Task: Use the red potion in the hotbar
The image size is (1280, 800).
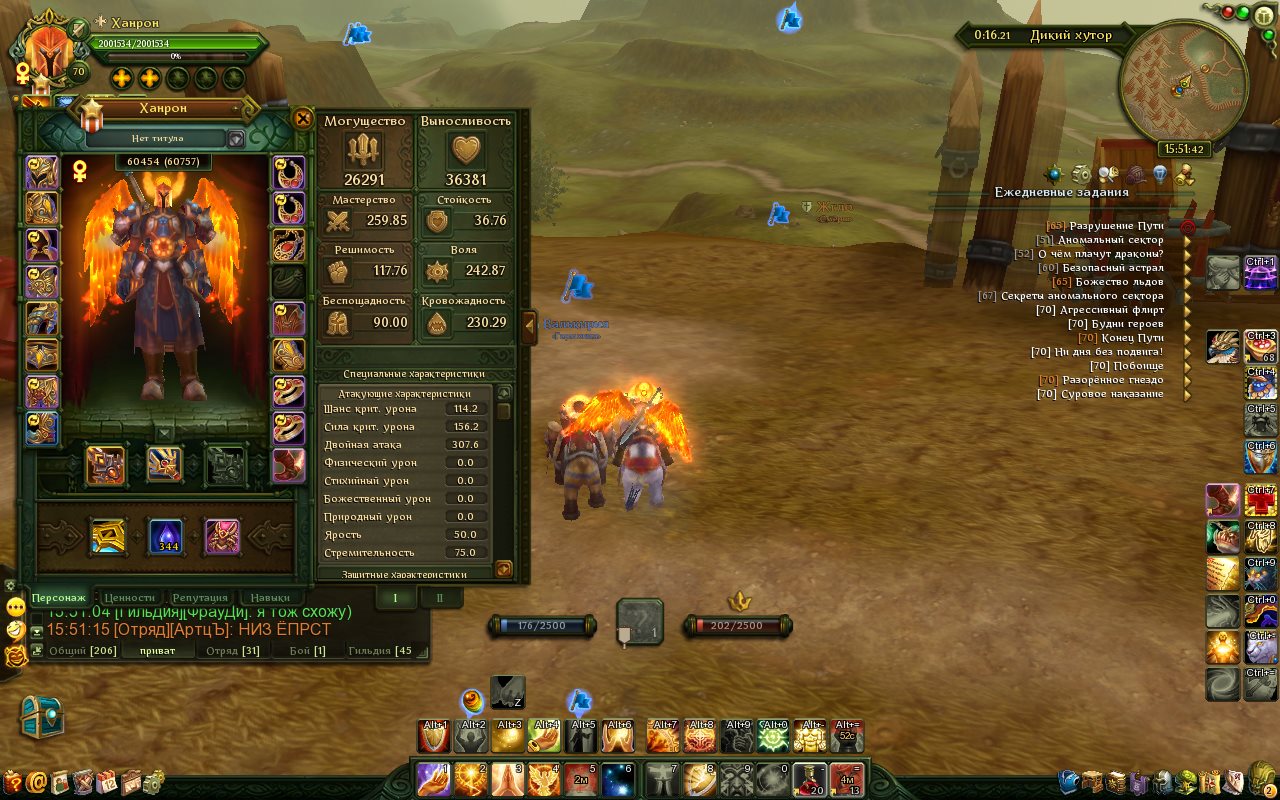Action: coord(809,778)
